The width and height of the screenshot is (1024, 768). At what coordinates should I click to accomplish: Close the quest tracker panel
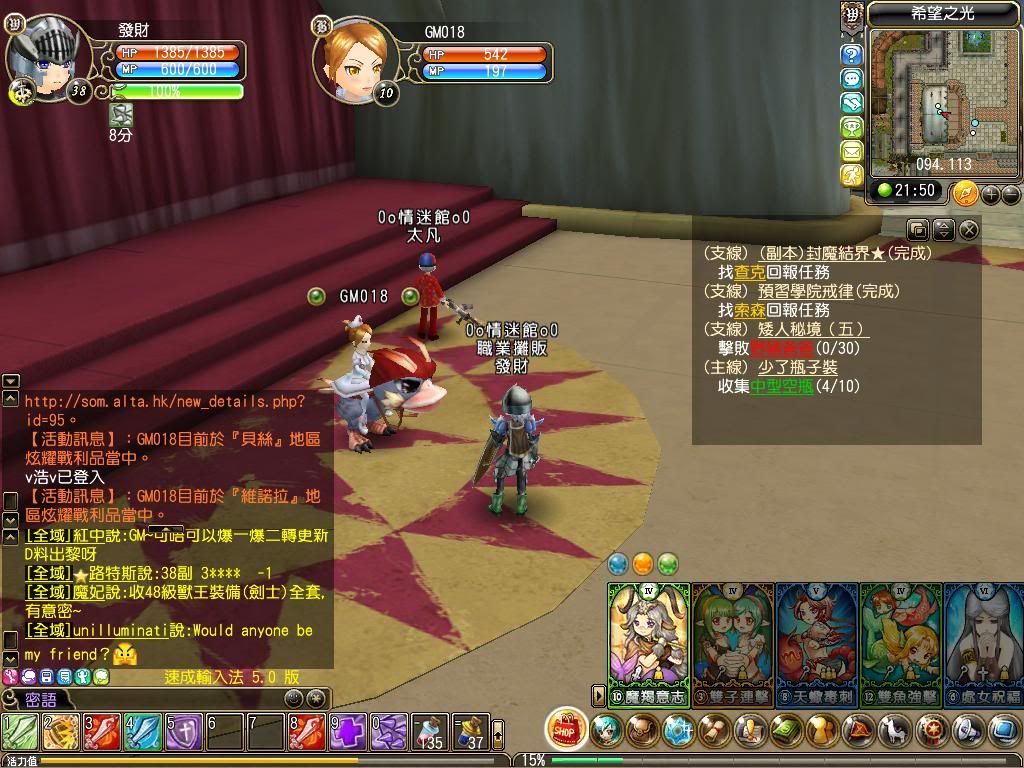[968, 230]
